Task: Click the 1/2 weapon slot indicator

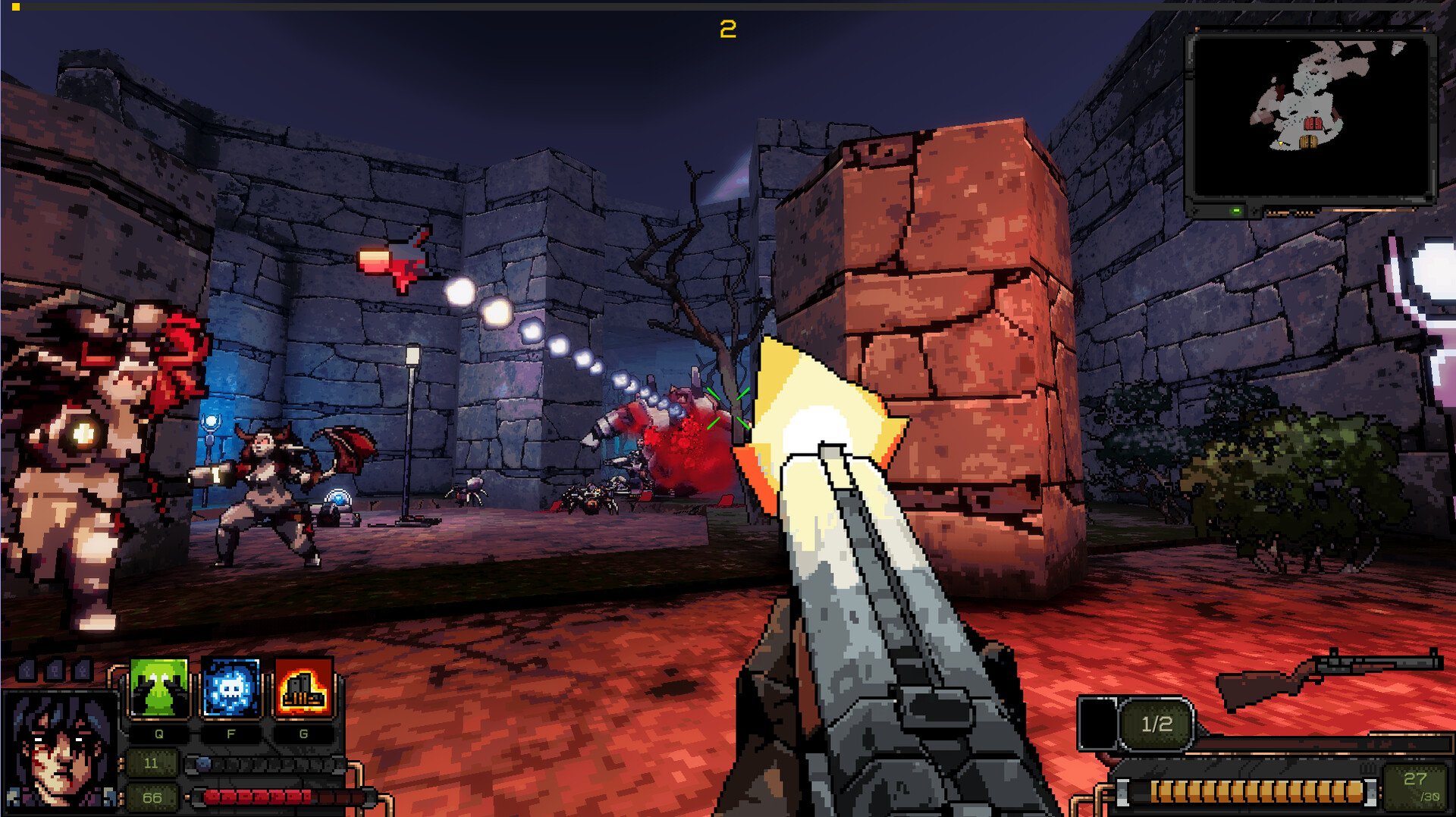Action: pyautogui.click(x=1156, y=724)
